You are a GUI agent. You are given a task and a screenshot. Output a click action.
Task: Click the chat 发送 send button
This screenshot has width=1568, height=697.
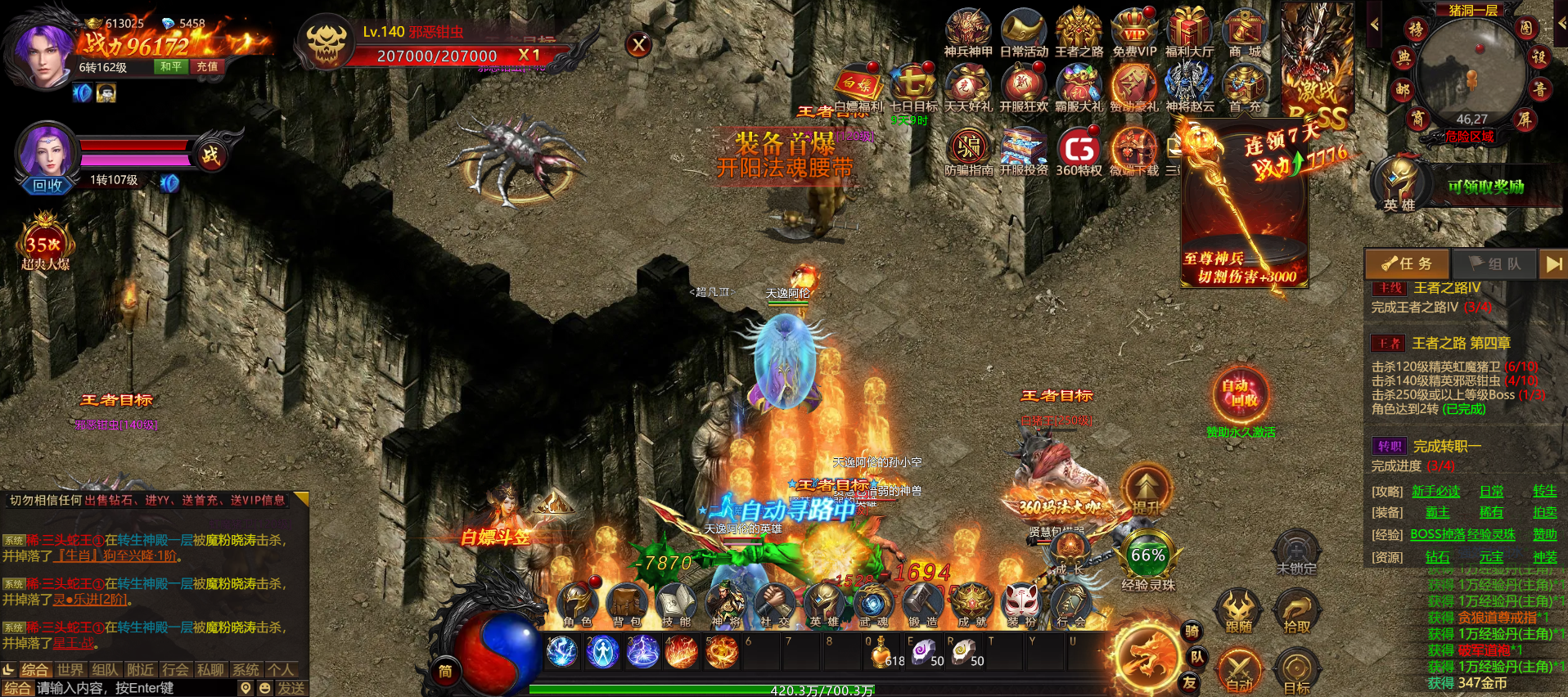tap(291, 688)
